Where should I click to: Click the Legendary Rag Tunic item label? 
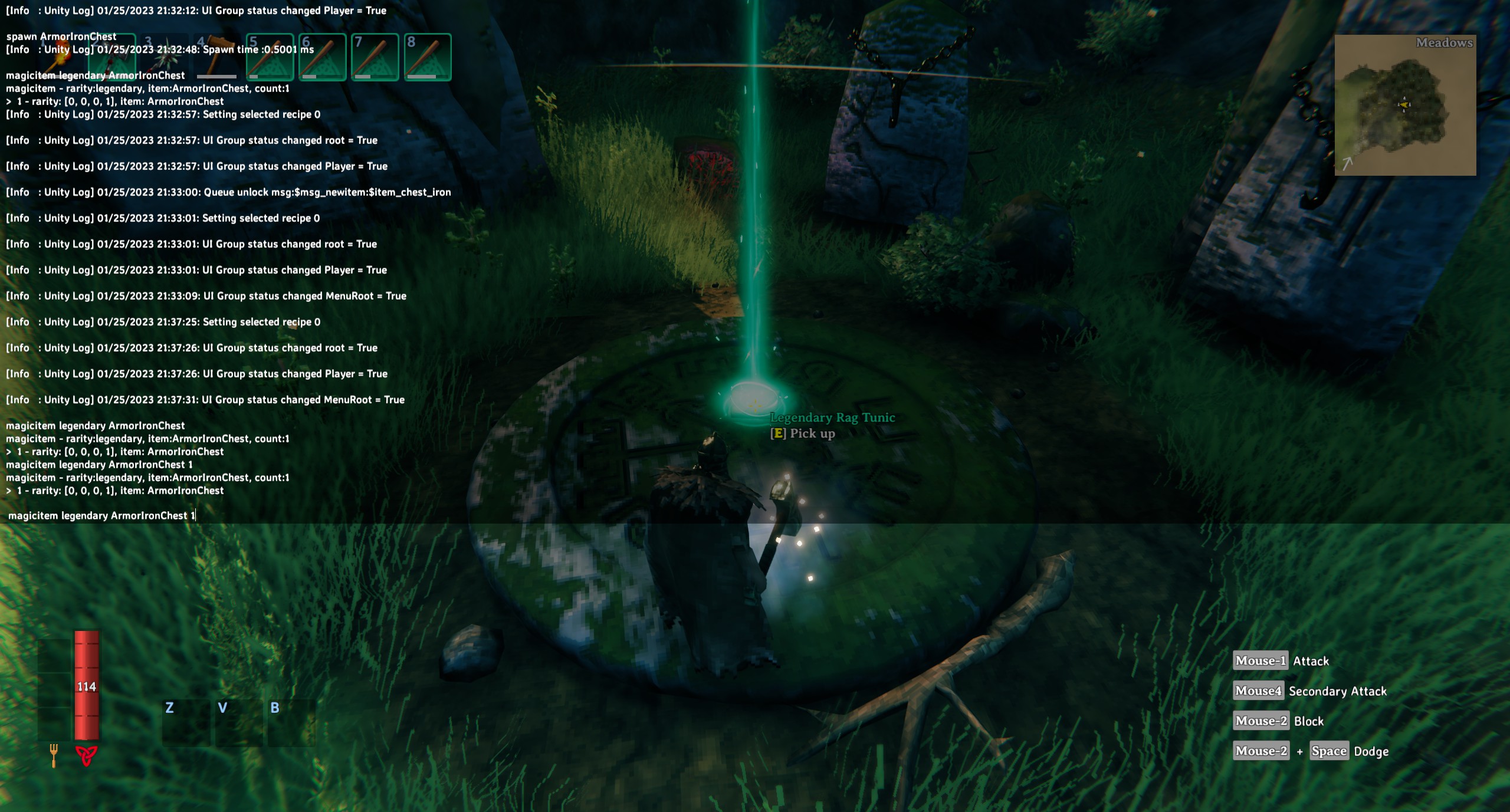[832, 417]
